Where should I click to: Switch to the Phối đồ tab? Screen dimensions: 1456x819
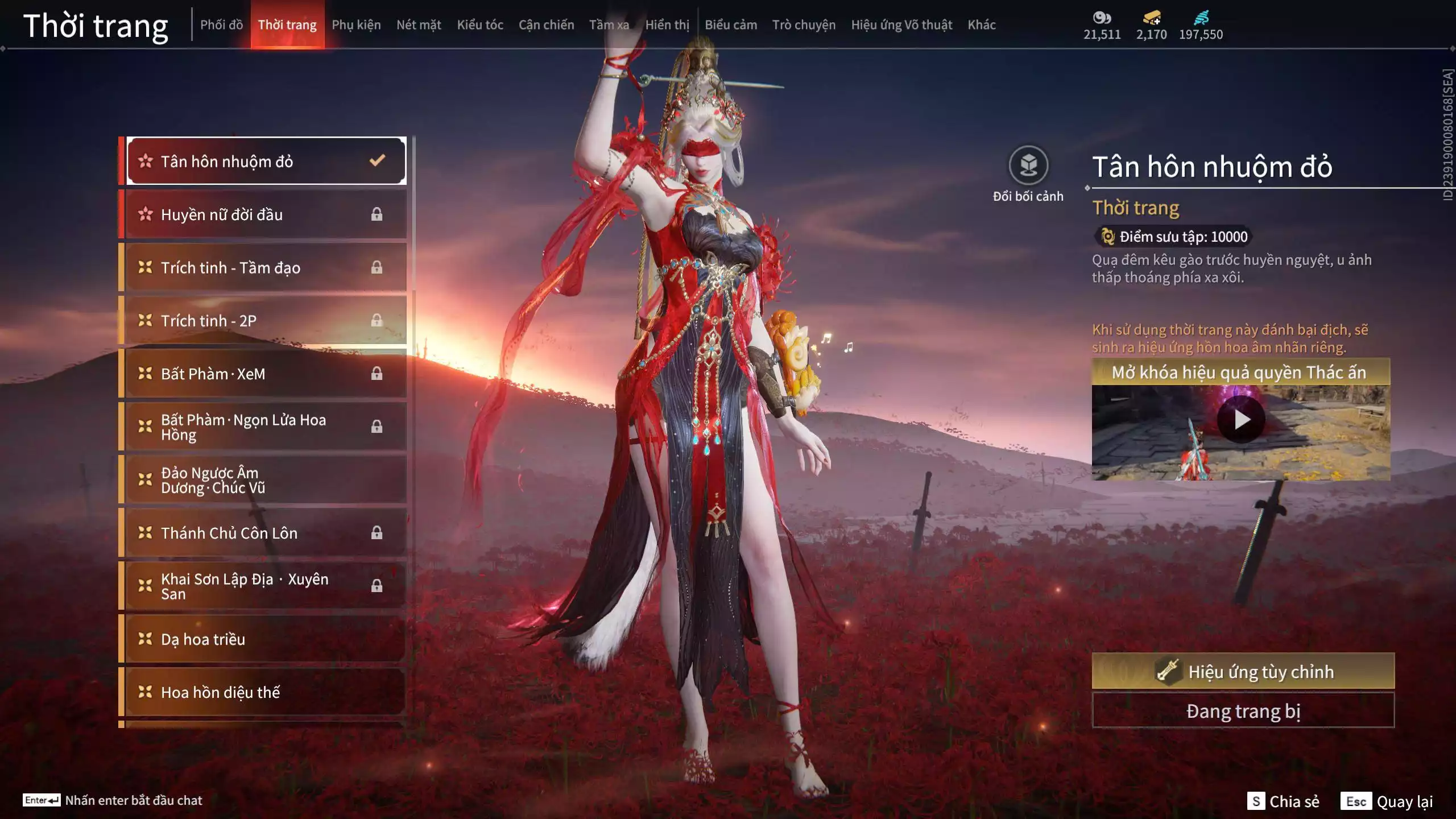point(221,25)
